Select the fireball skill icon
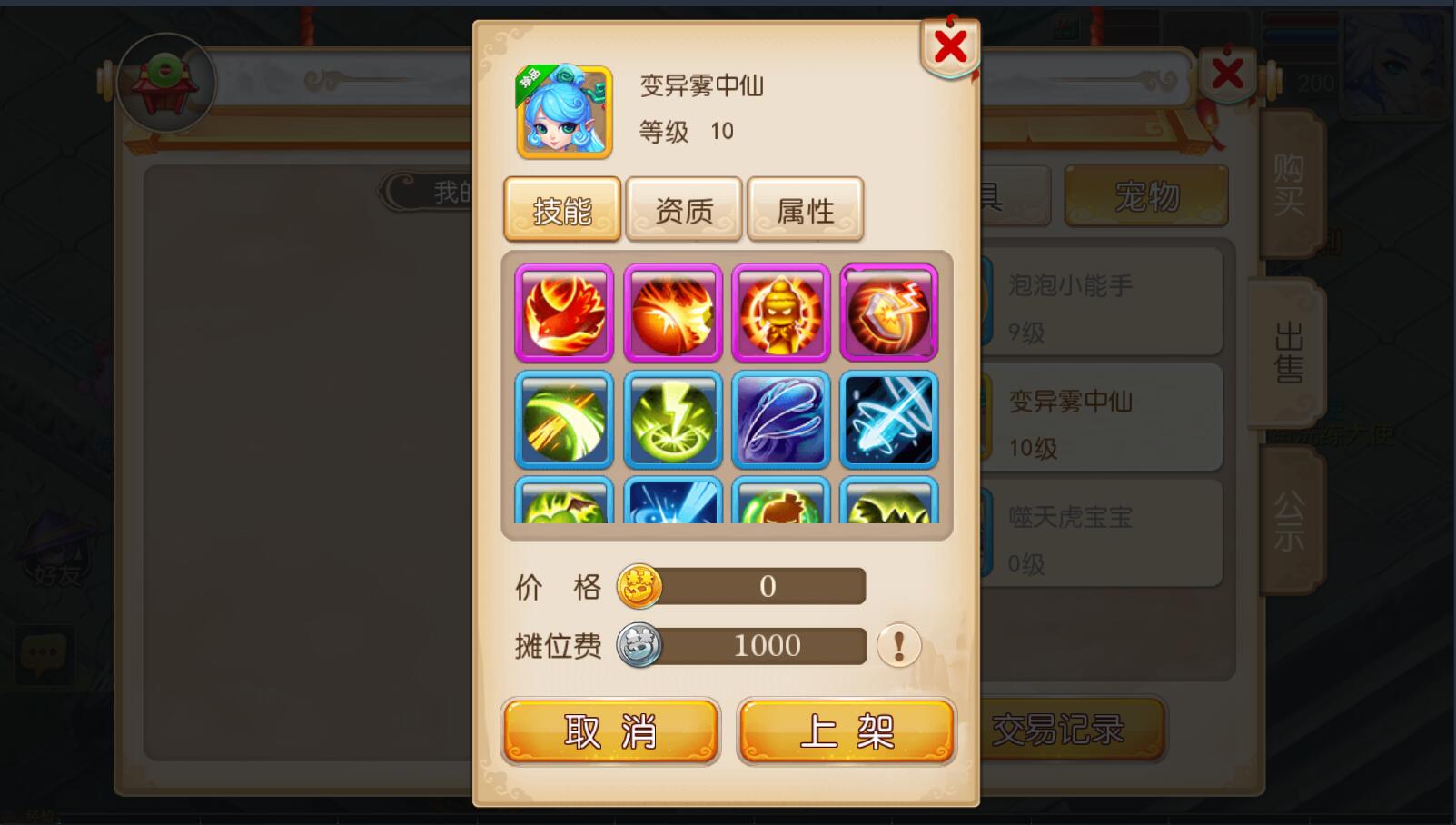The image size is (1456, 825). click(x=671, y=313)
